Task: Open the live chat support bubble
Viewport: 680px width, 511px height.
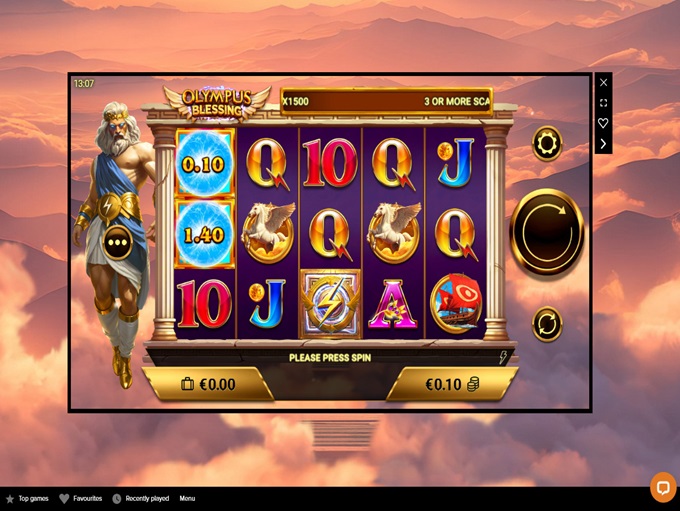Action: tap(663, 486)
